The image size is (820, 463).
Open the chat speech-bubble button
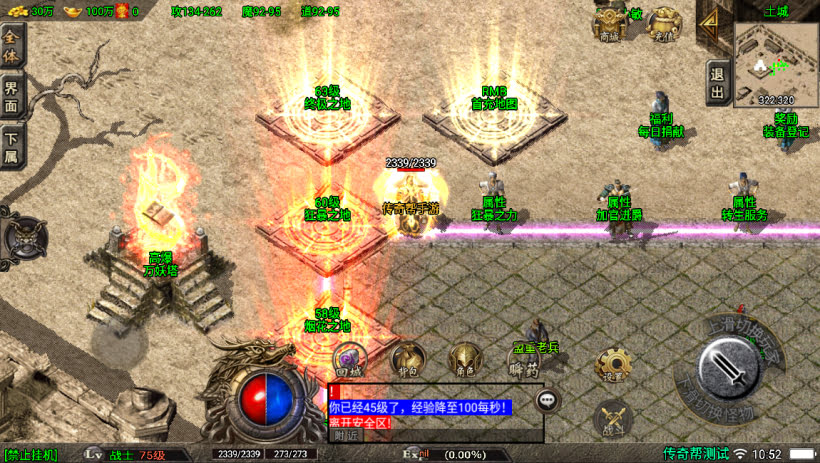[x=547, y=400]
